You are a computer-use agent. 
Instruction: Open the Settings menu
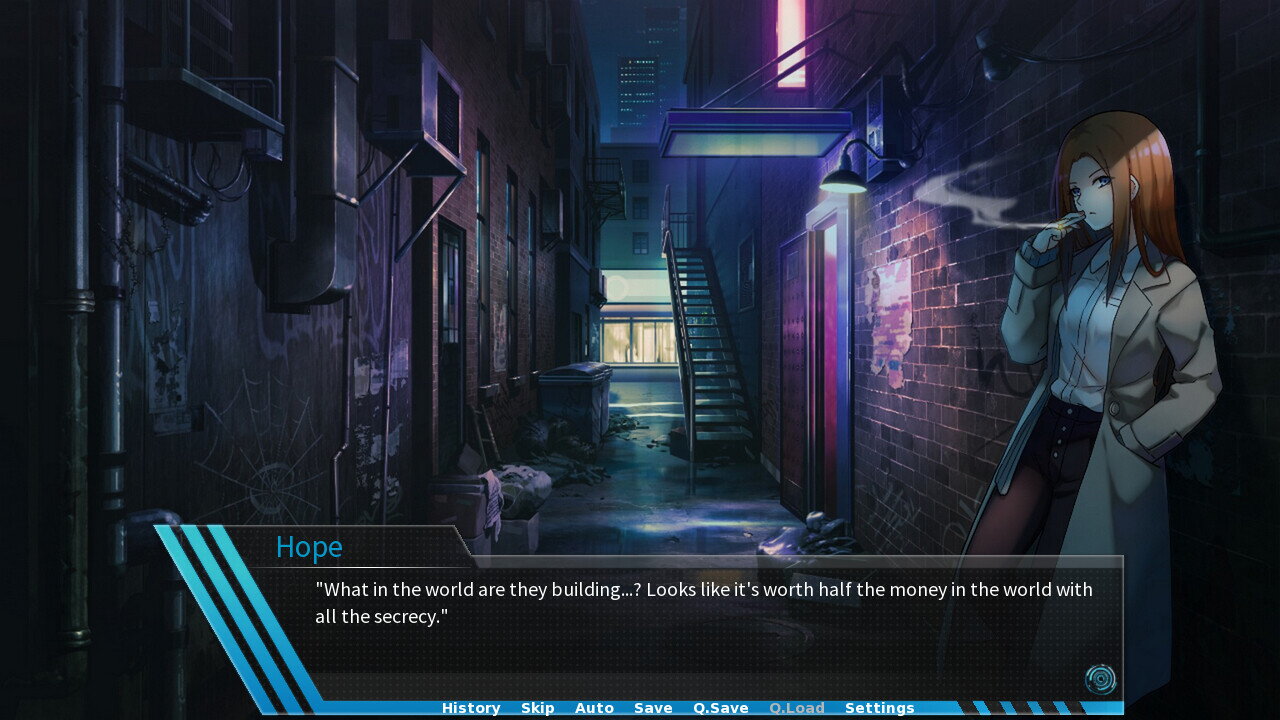point(879,708)
